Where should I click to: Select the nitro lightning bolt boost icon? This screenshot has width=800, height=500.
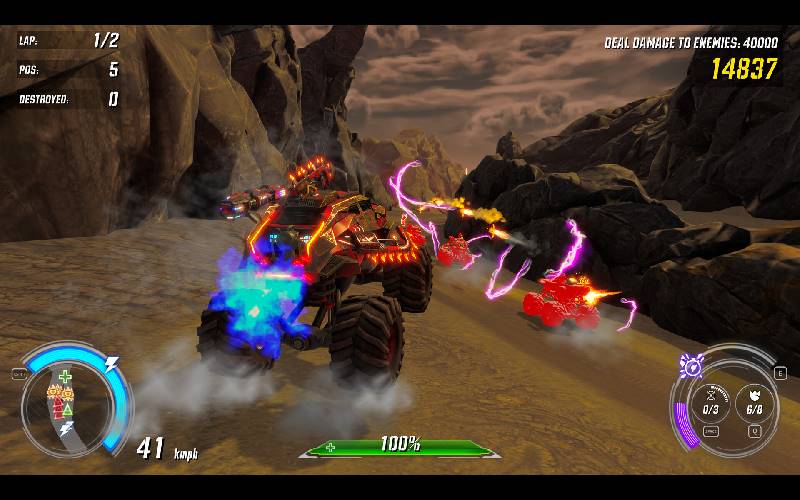click(112, 364)
